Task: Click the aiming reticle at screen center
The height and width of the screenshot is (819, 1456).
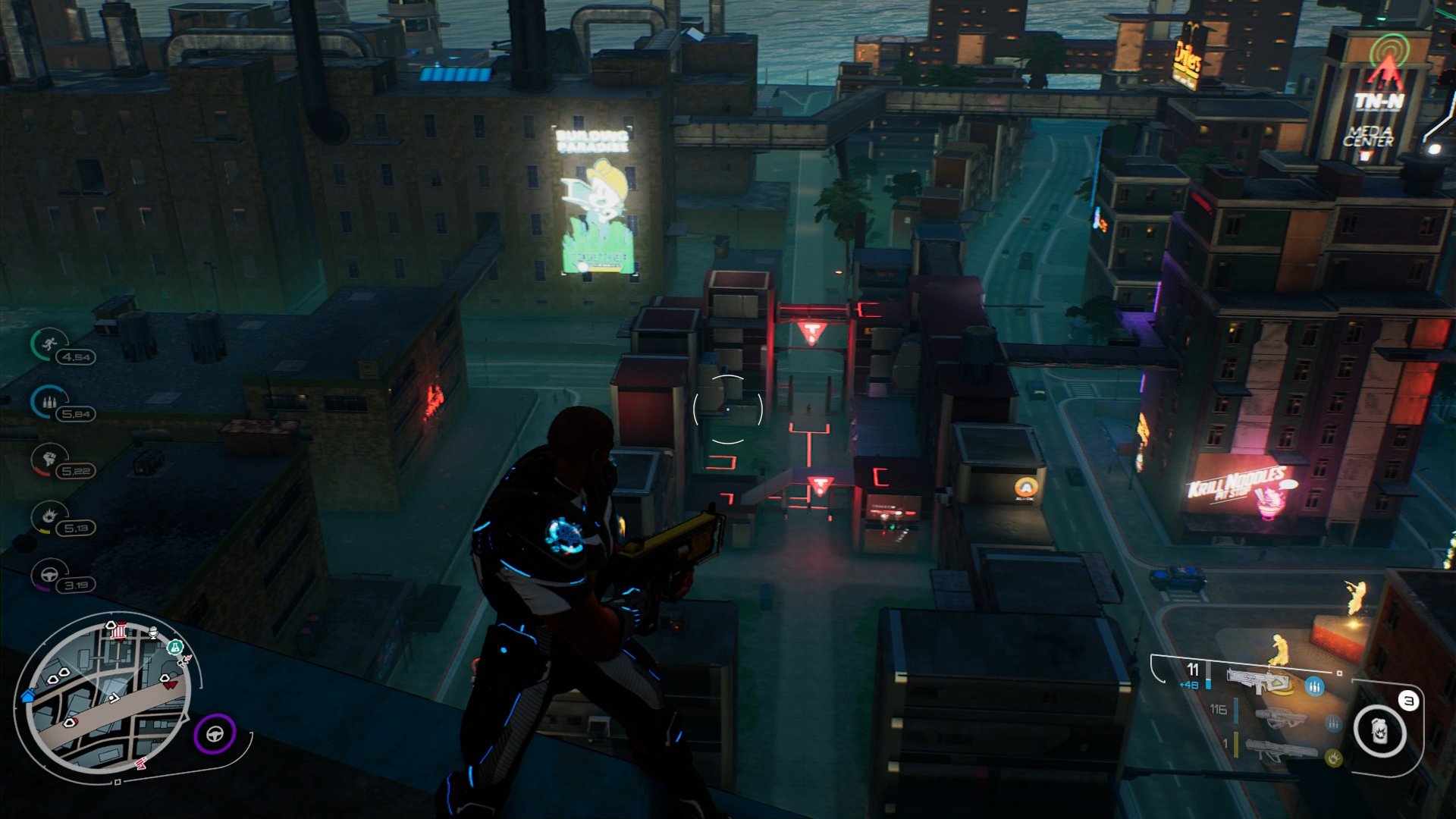Action: click(x=728, y=409)
